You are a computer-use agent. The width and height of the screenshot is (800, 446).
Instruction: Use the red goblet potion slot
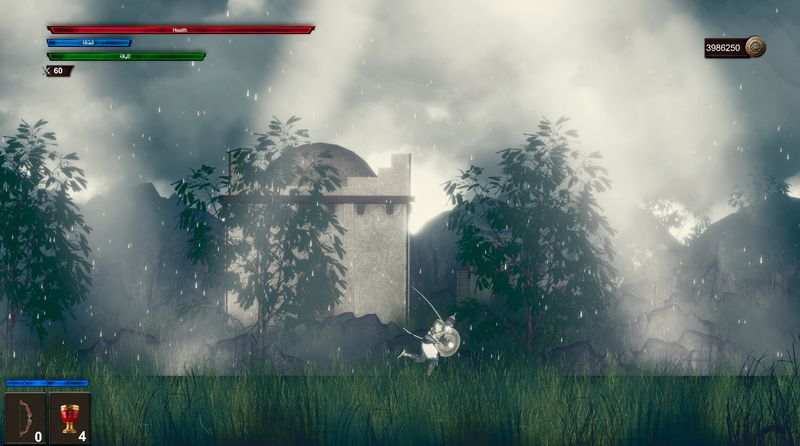click(69, 417)
